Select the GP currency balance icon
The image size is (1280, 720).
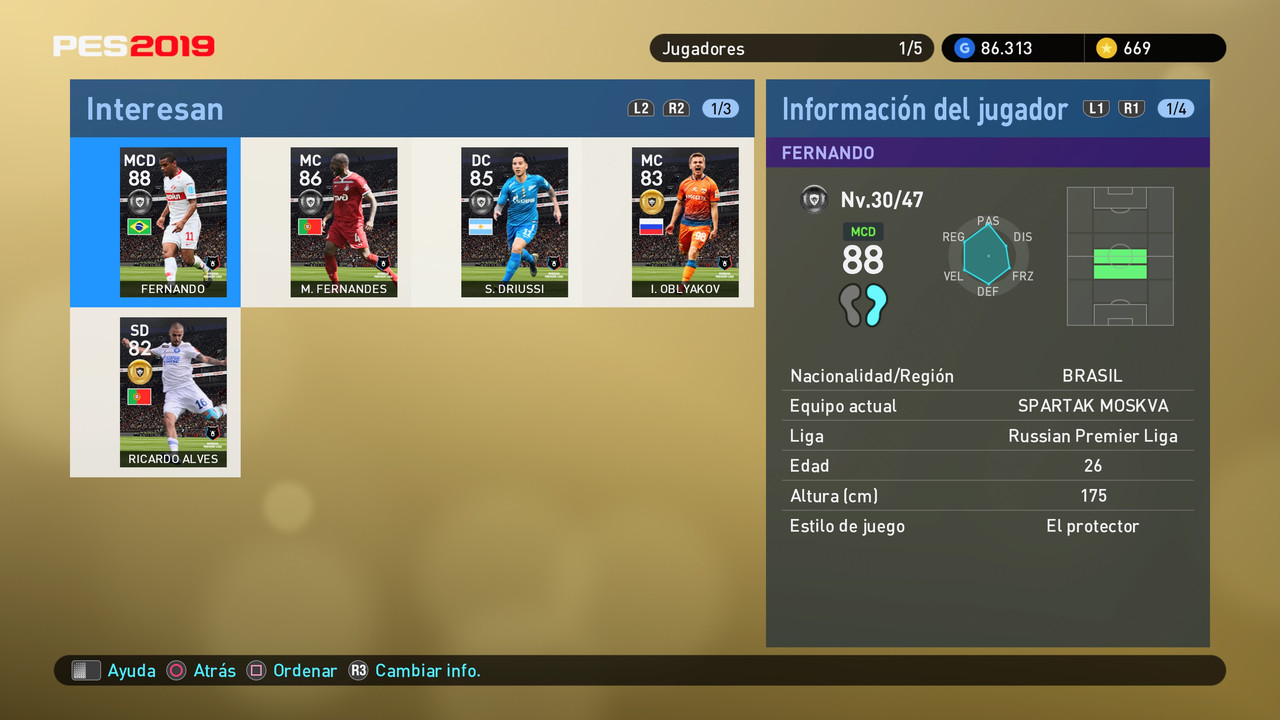pos(963,47)
